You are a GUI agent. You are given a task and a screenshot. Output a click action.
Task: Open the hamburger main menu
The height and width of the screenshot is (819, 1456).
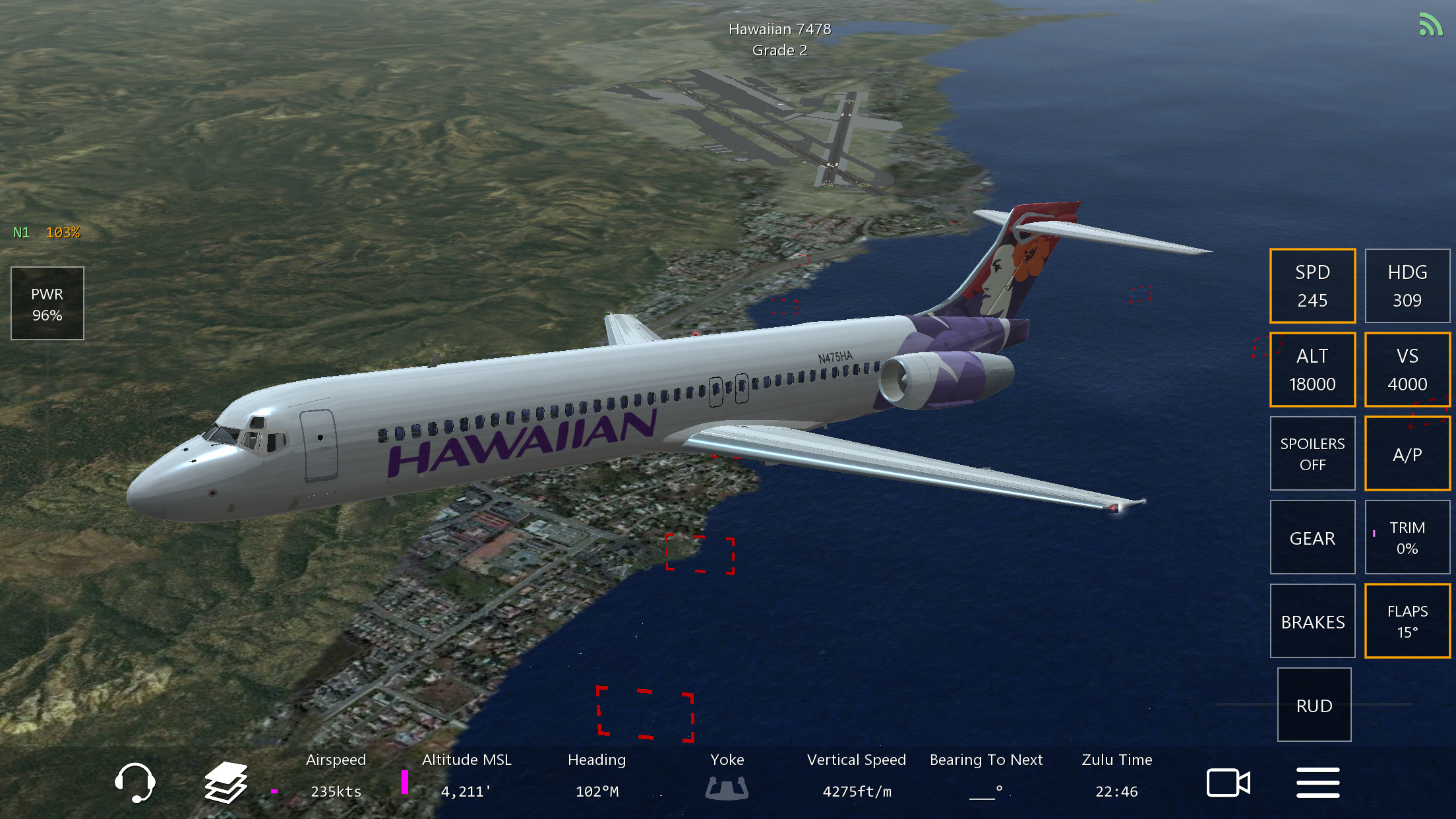(1318, 783)
